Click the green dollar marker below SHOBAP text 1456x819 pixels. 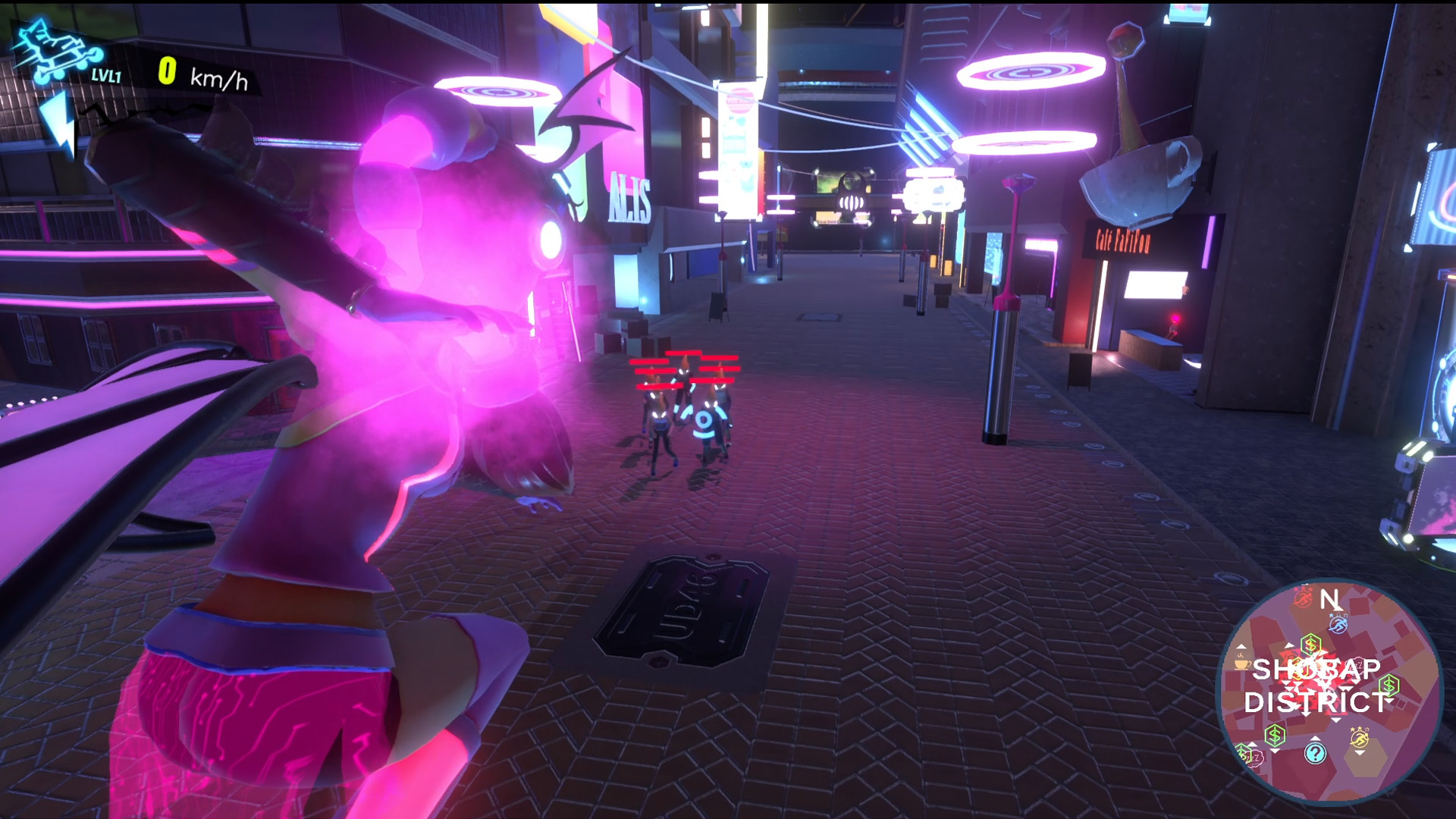pos(1275,734)
